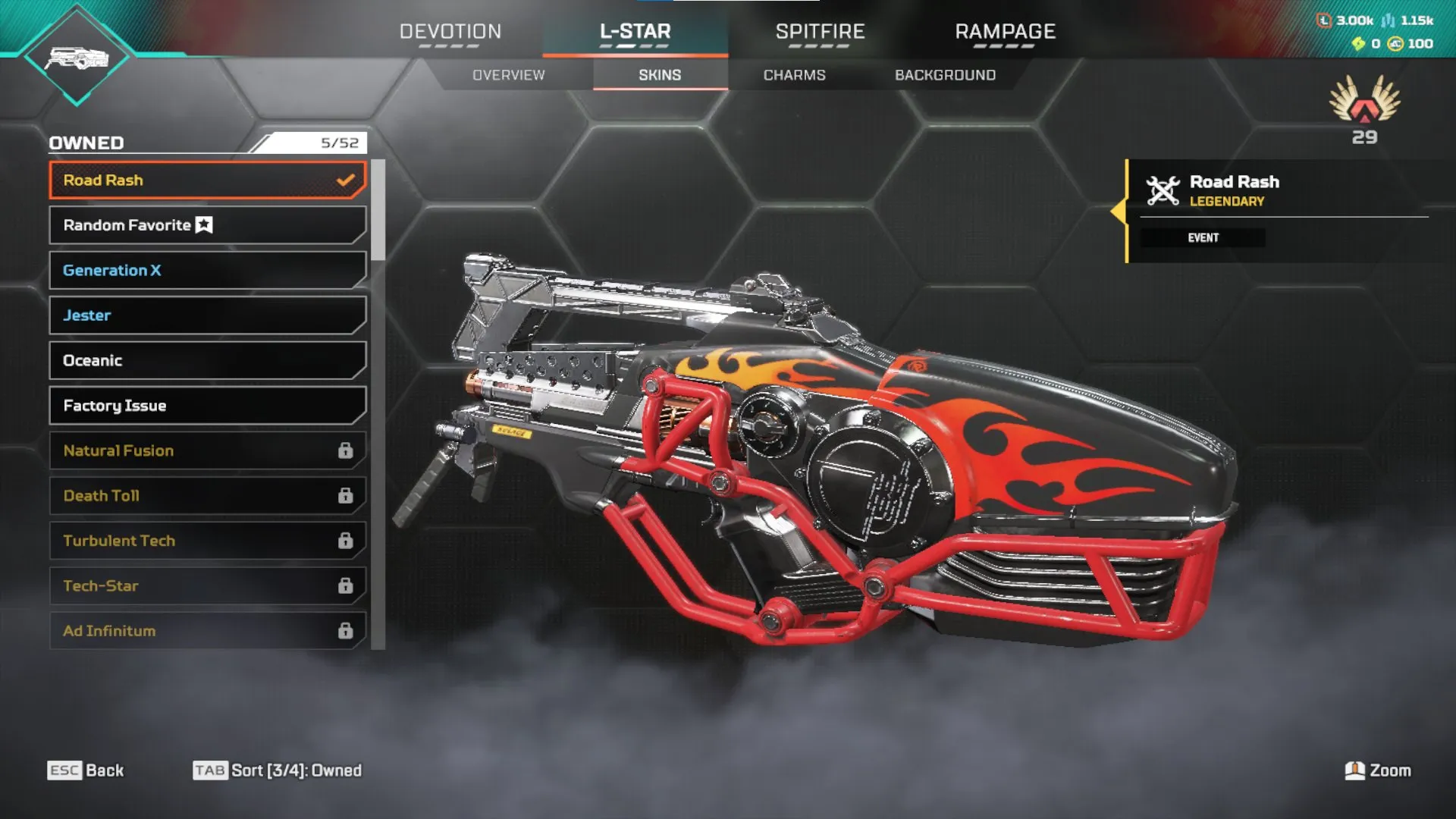Switch to the DEVOTION weapon tab
Viewport: 1456px width, 819px height.
coord(450,32)
